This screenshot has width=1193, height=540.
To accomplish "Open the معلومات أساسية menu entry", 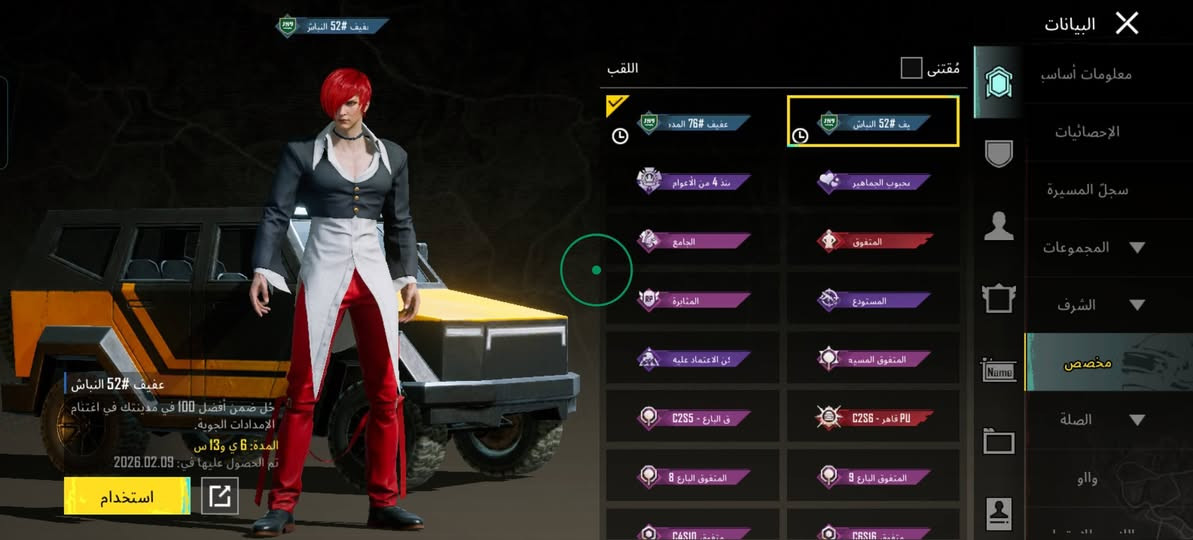I will (x=1093, y=74).
